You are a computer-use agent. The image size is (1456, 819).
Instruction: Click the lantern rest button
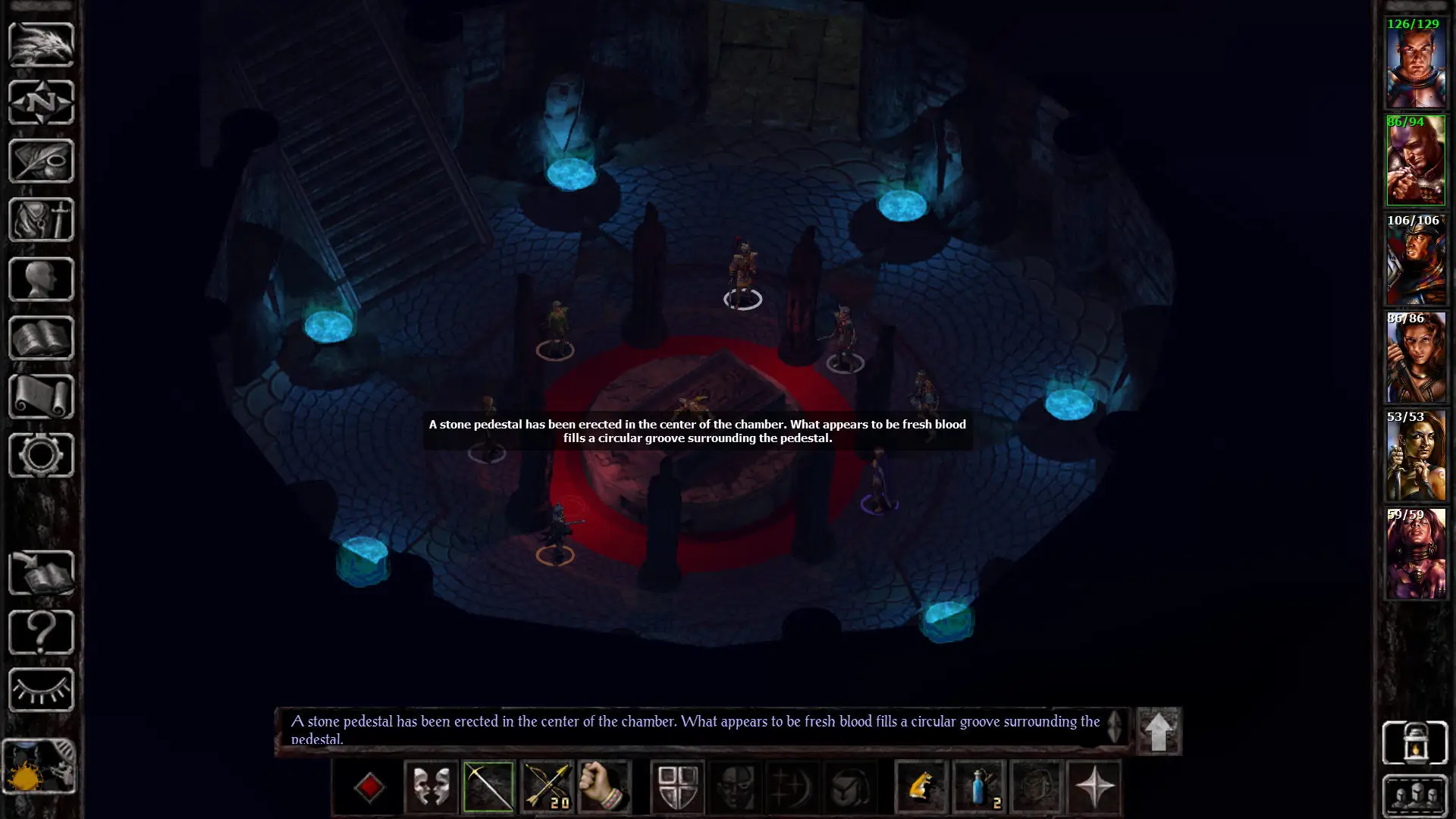click(x=1415, y=742)
